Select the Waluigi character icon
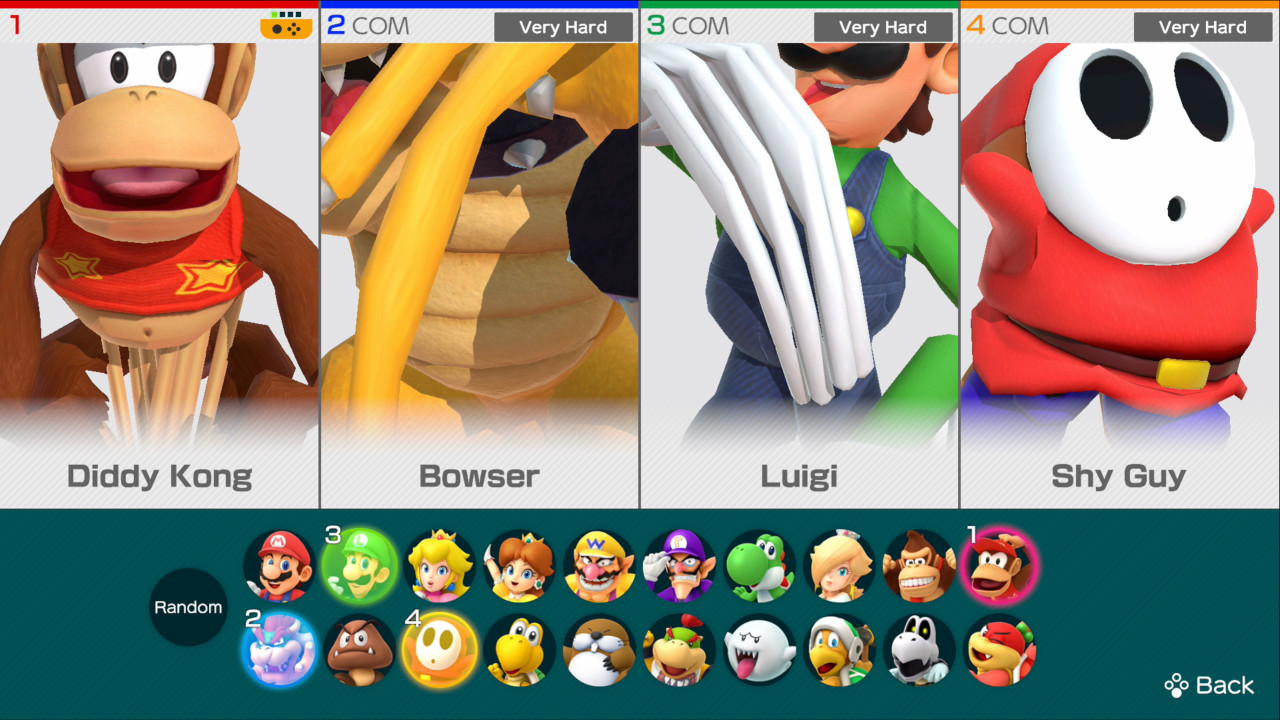Viewport: 1280px width, 720px height. 677,567
